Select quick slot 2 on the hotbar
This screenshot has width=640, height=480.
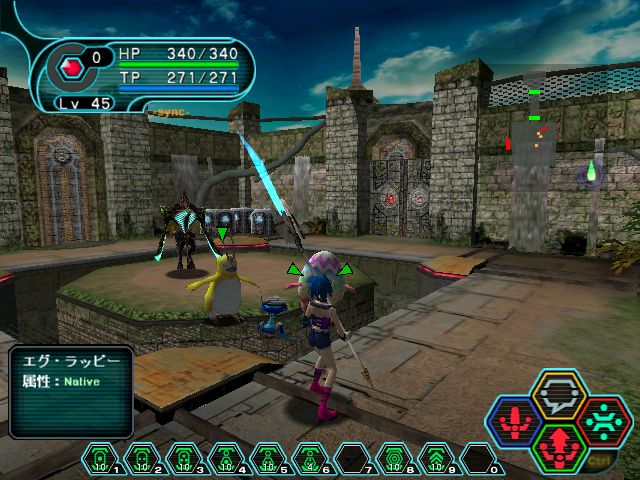(142, 458)
